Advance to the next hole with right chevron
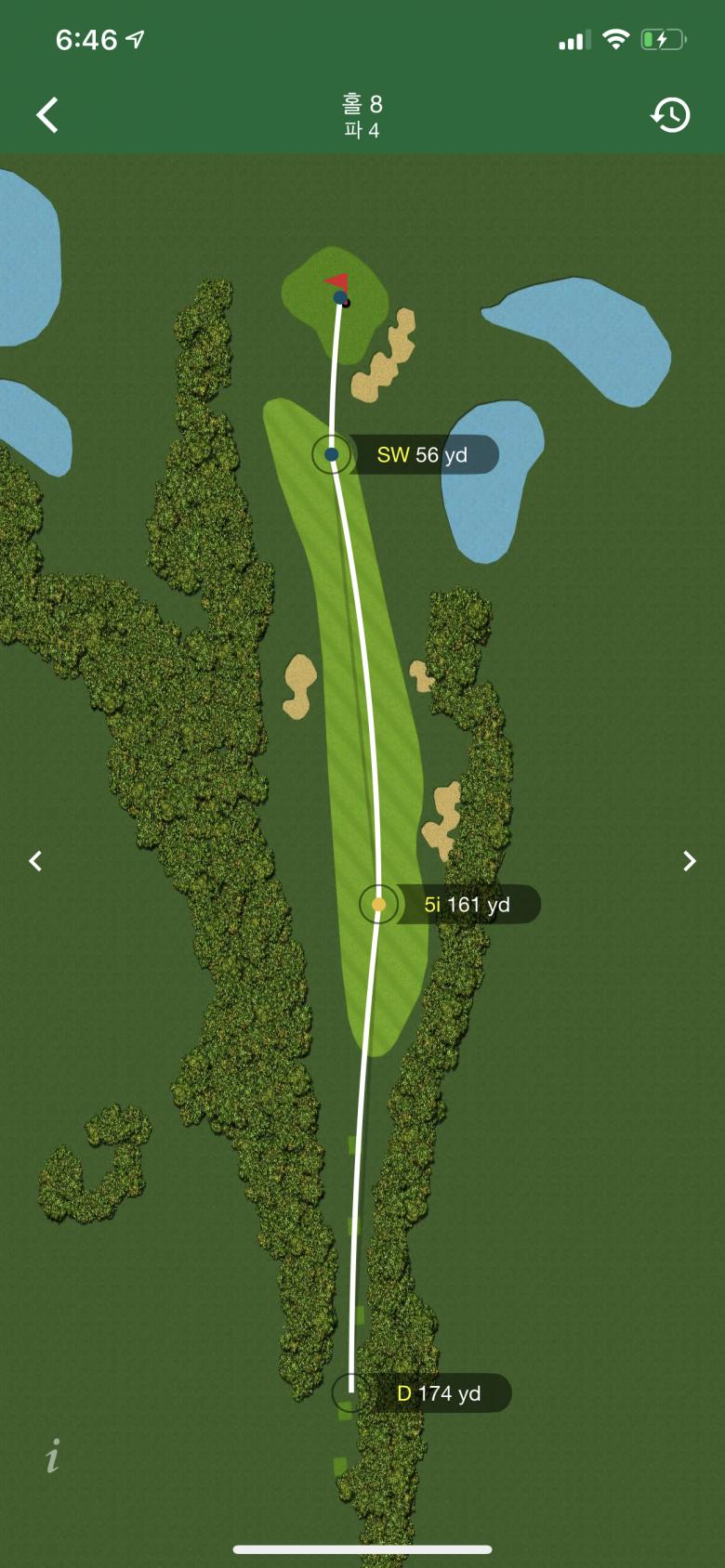The height and width of the screenshot is (1568, 725). point(689,861)
